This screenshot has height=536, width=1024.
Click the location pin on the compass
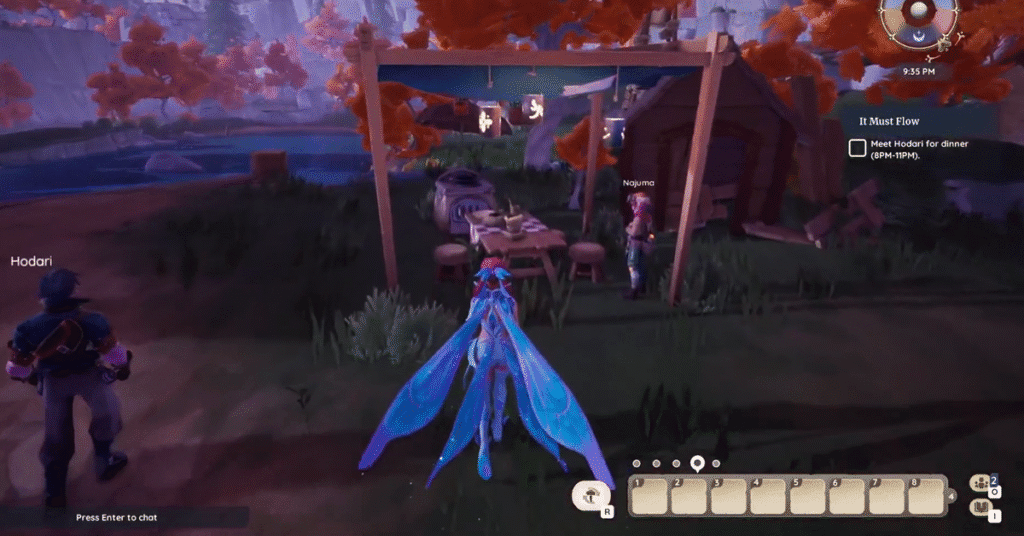(698, 463)
